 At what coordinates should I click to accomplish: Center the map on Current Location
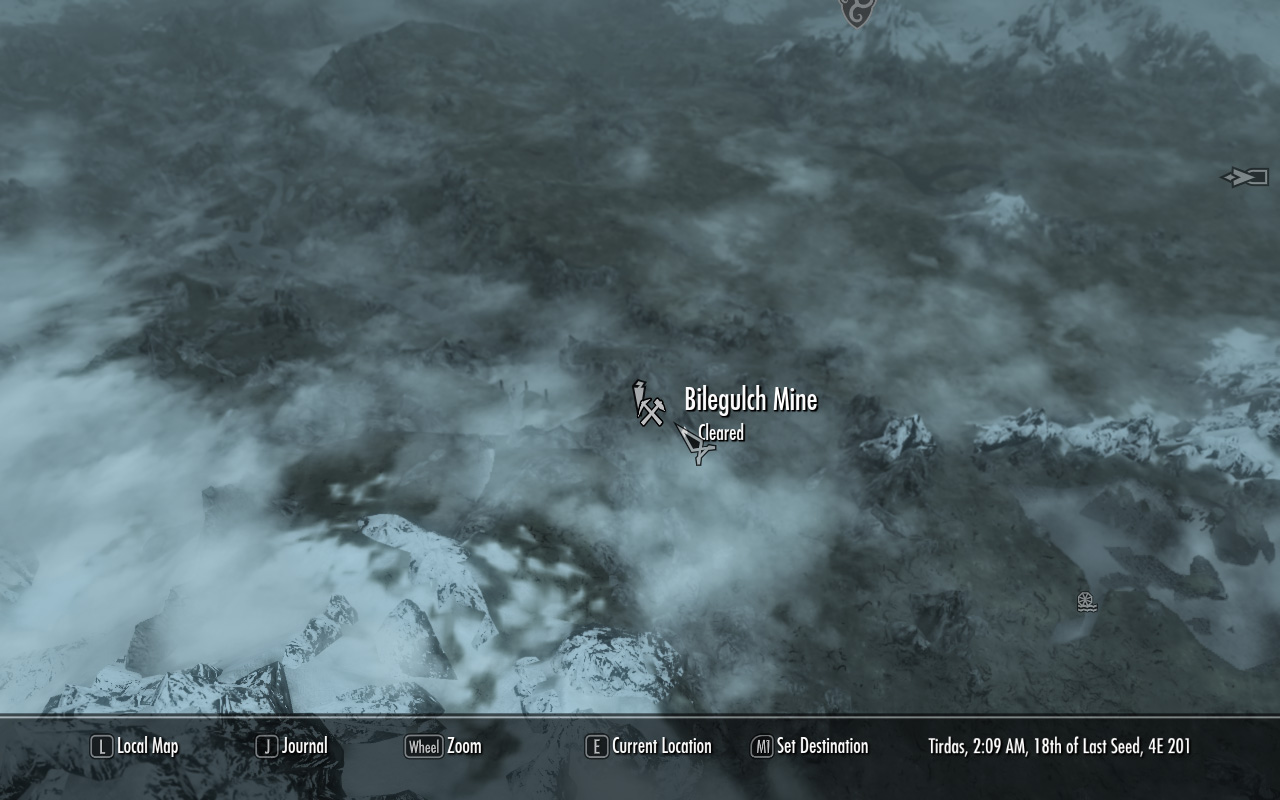pos(649,746)
